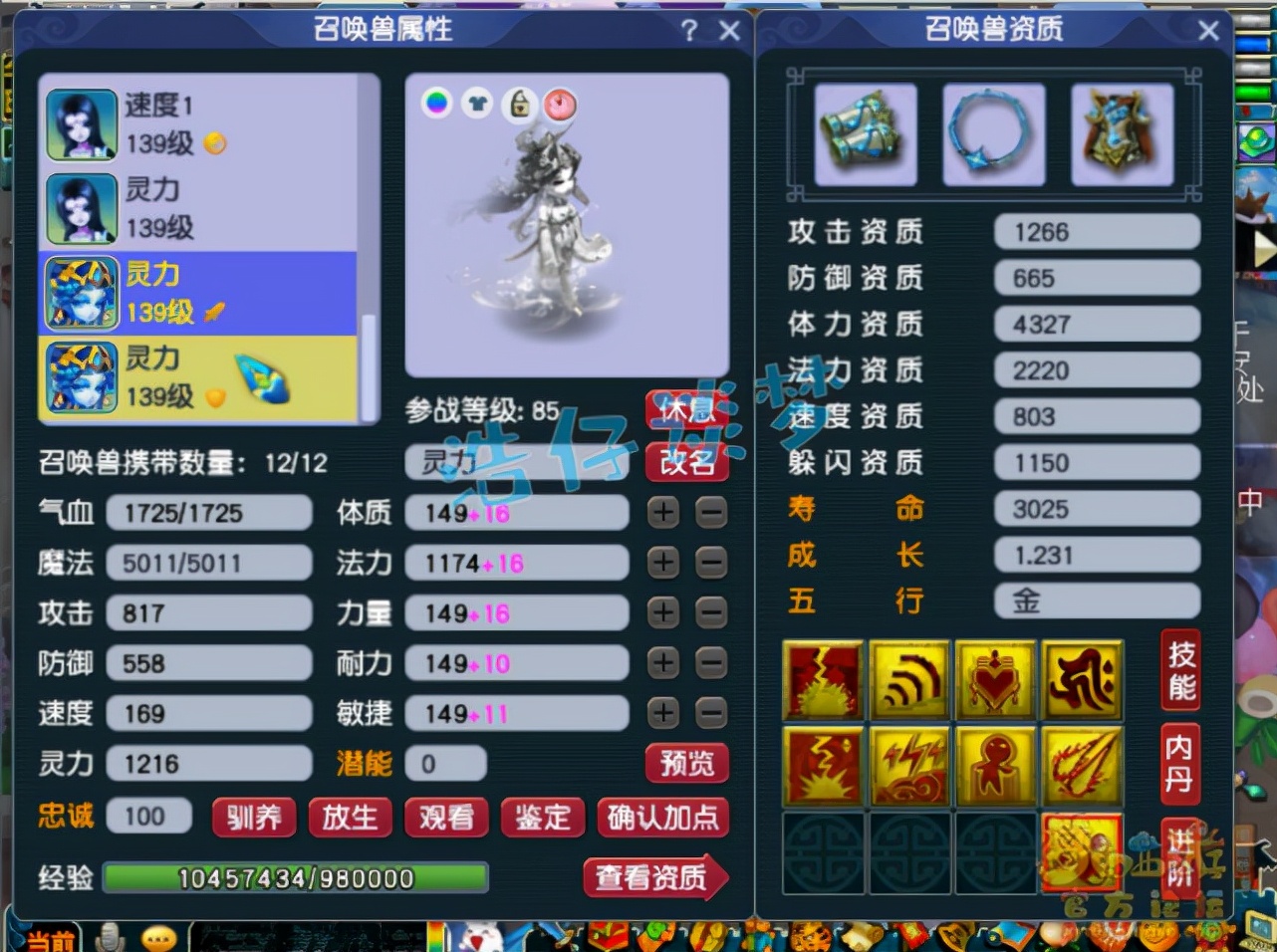
Task: Increase 体质 with its plus button
Action: point(664,512)
